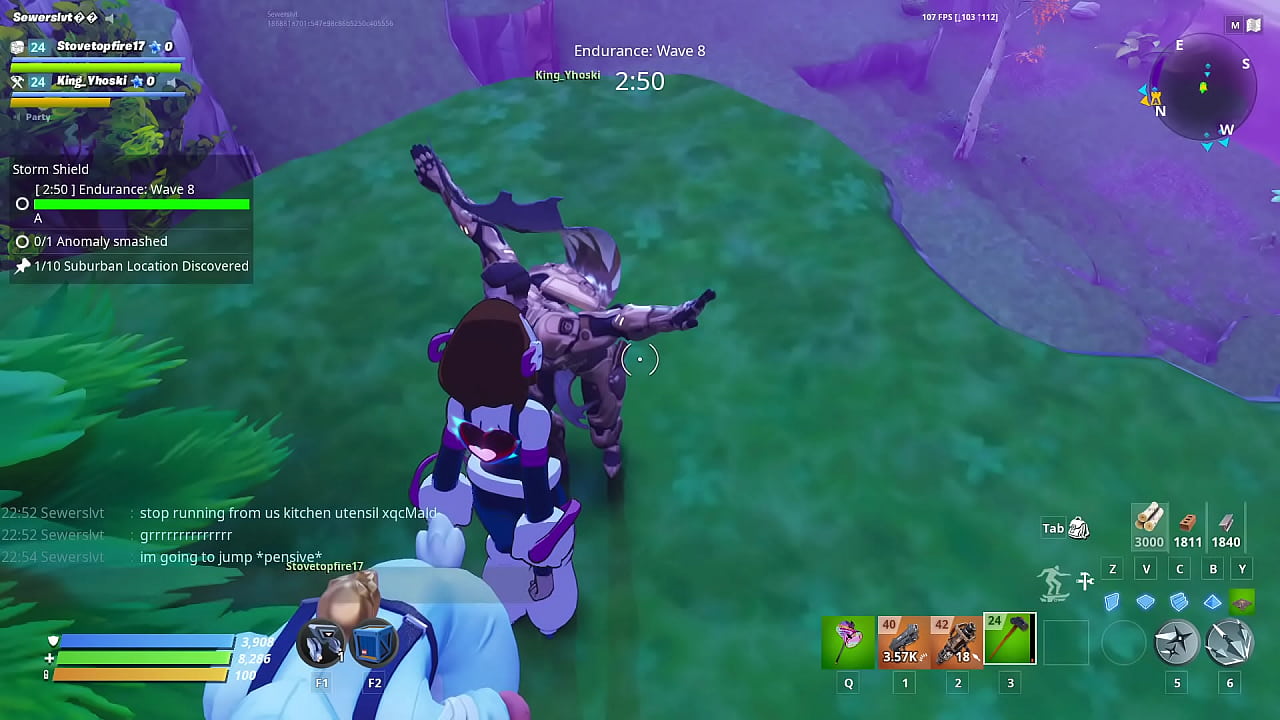Image resolution: width=1280 pixels, height=720 pixels.
Task: Select the hammer weapon in slot 3
Action: [1009, 640]
